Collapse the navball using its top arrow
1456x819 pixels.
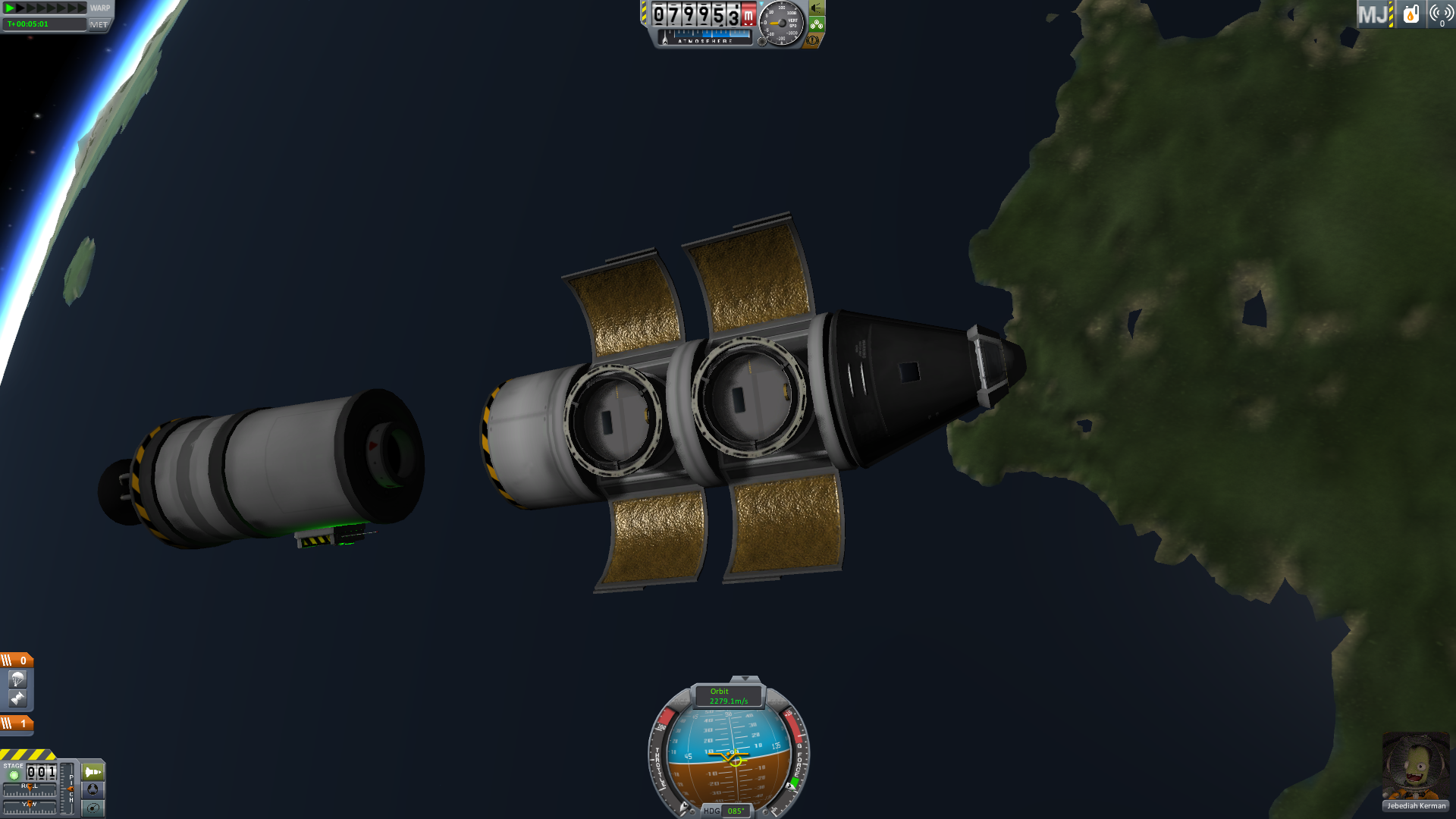click(x=745, y=679)
